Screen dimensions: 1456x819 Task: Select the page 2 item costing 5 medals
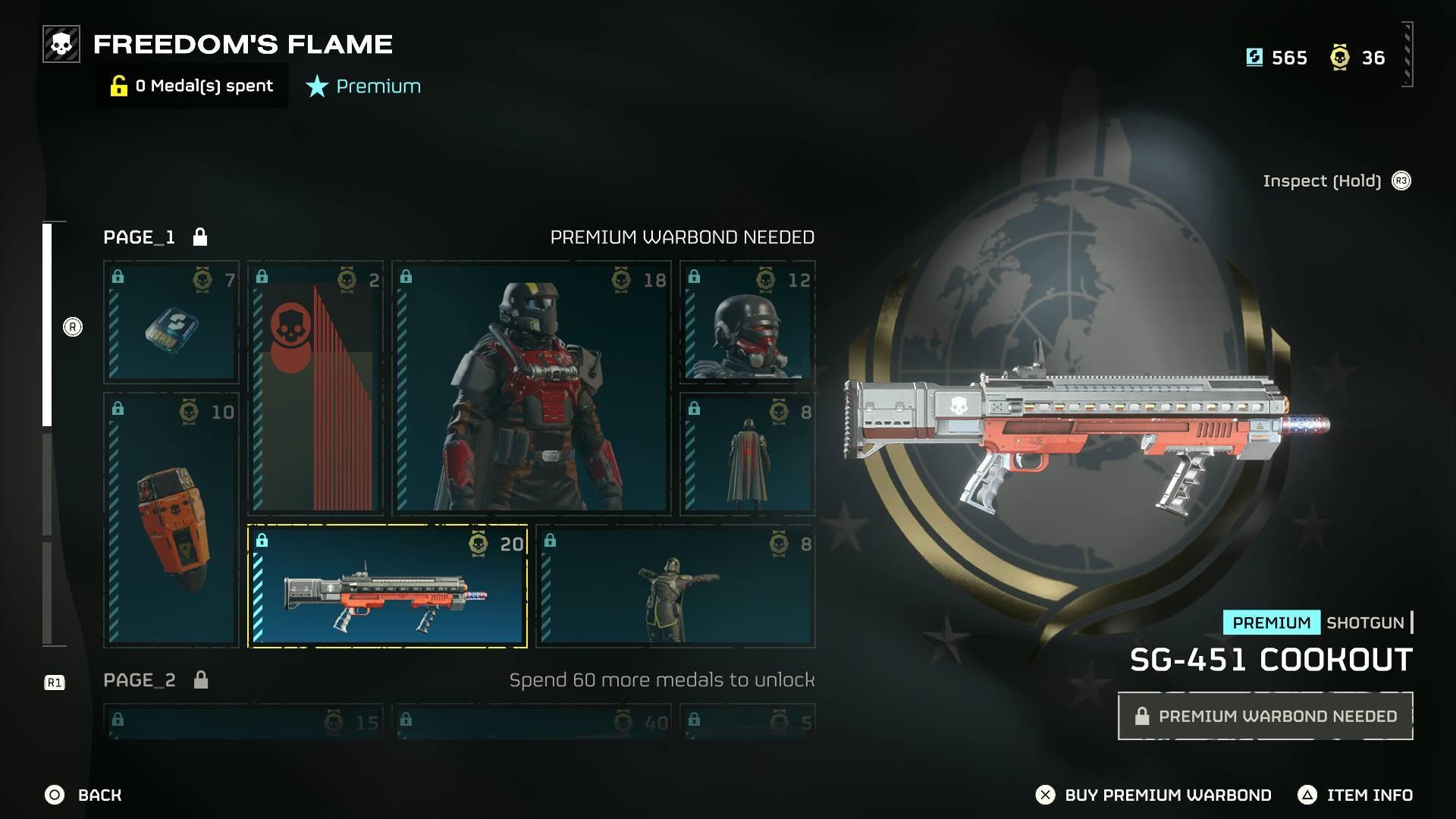[748, 722]
